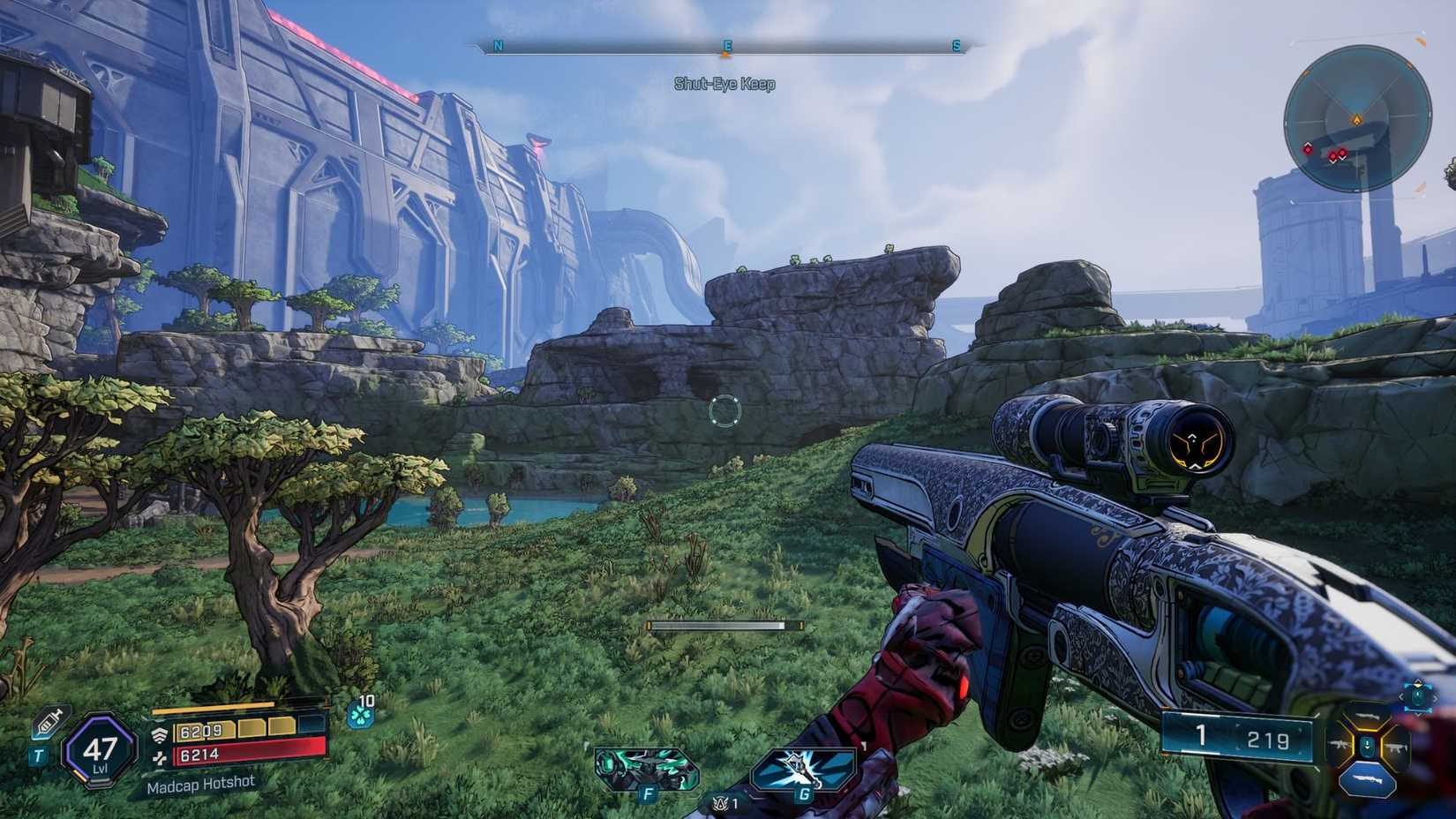Open the Shut-Eye Keep location label
The height and width of the screenshot is (819, 1456).
[x=723, y=85]
